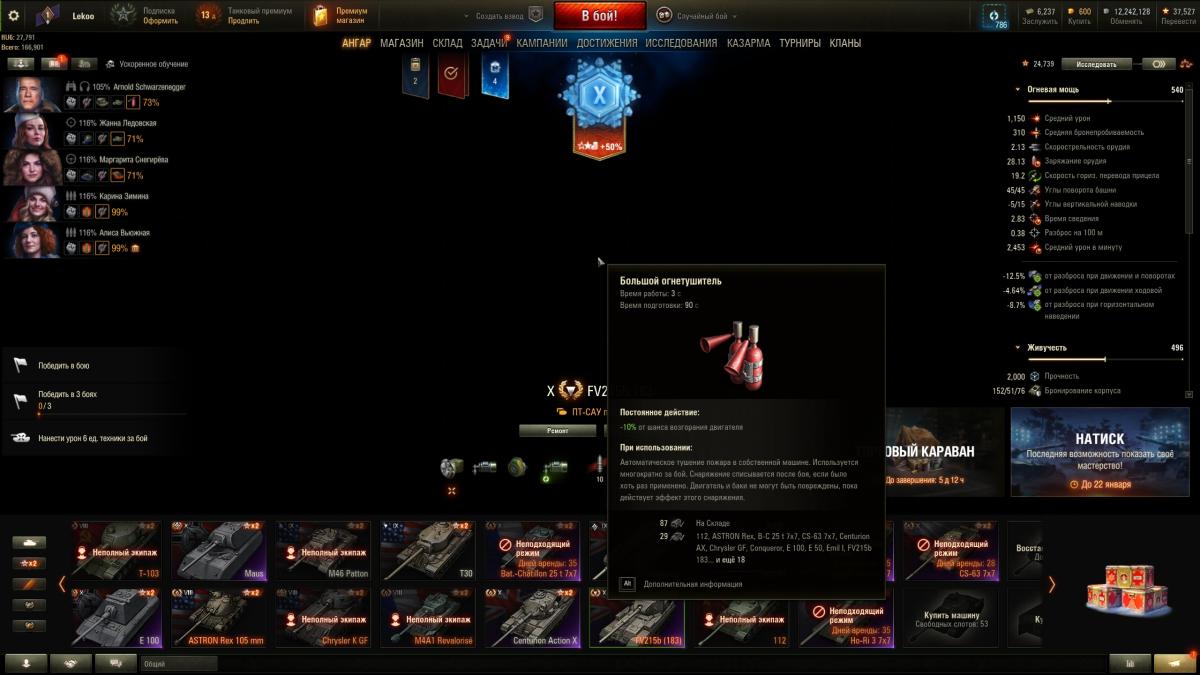The height and width of the screenshot is (675, 1200).
Task: Switch to the МАГАЗИН tab
Action: pos(401,43)
